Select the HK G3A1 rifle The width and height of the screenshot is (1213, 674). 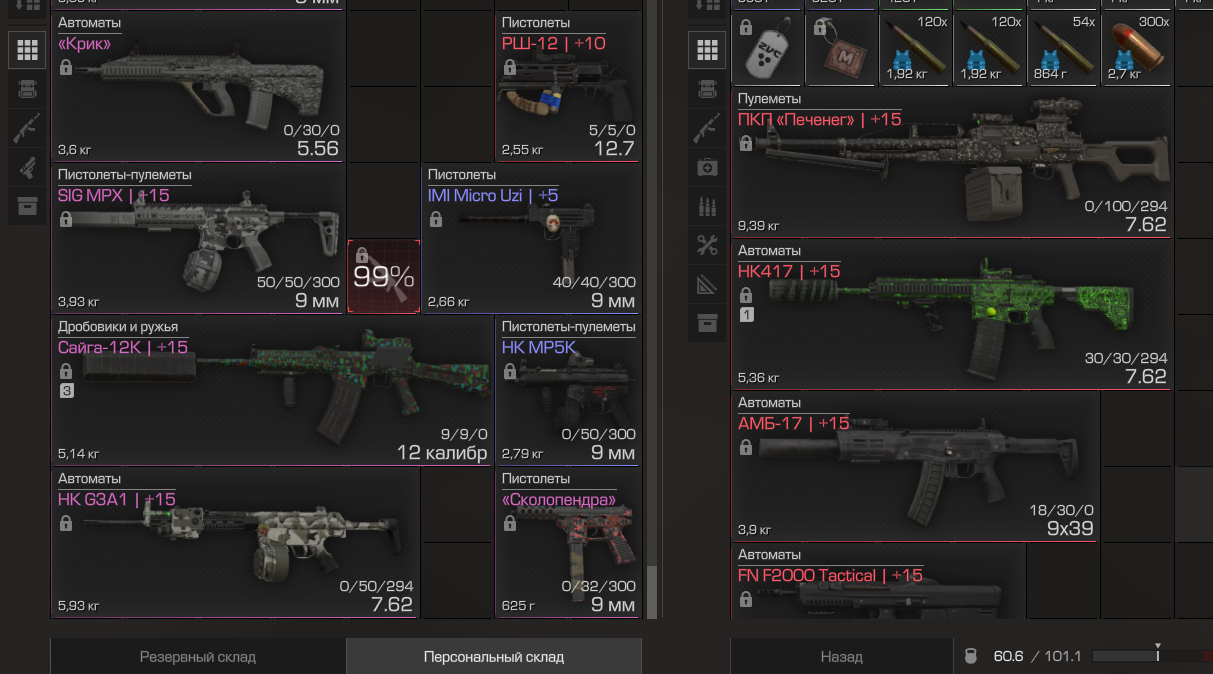click(x=235, y=542)
